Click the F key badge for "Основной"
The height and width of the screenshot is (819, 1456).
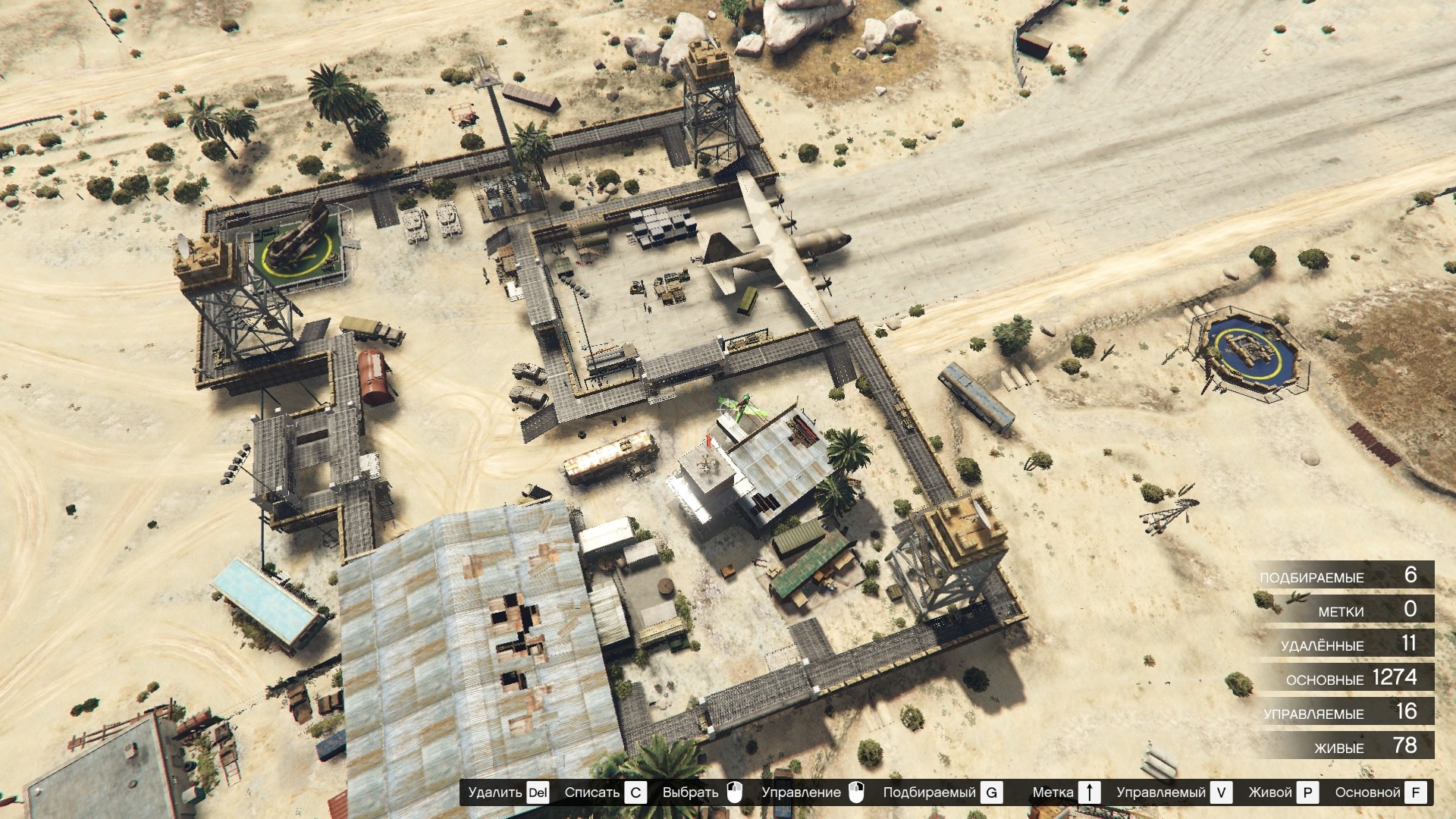(x=1415, y=793)
